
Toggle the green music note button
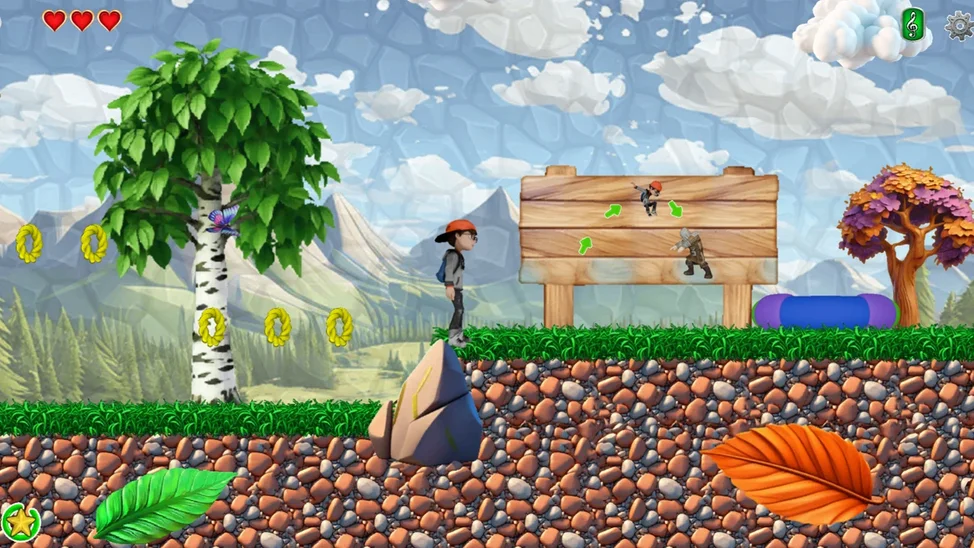912,24
